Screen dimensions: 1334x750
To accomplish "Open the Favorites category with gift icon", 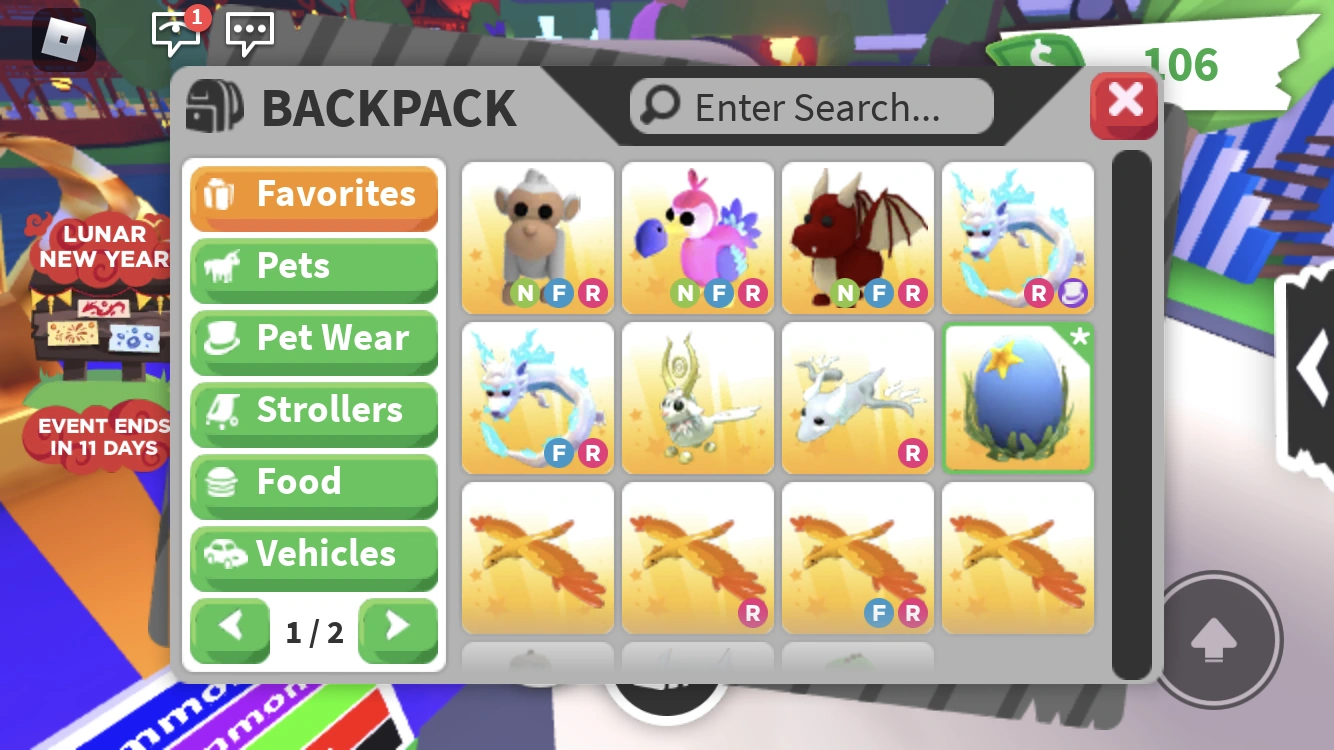I will coord(314,194).
